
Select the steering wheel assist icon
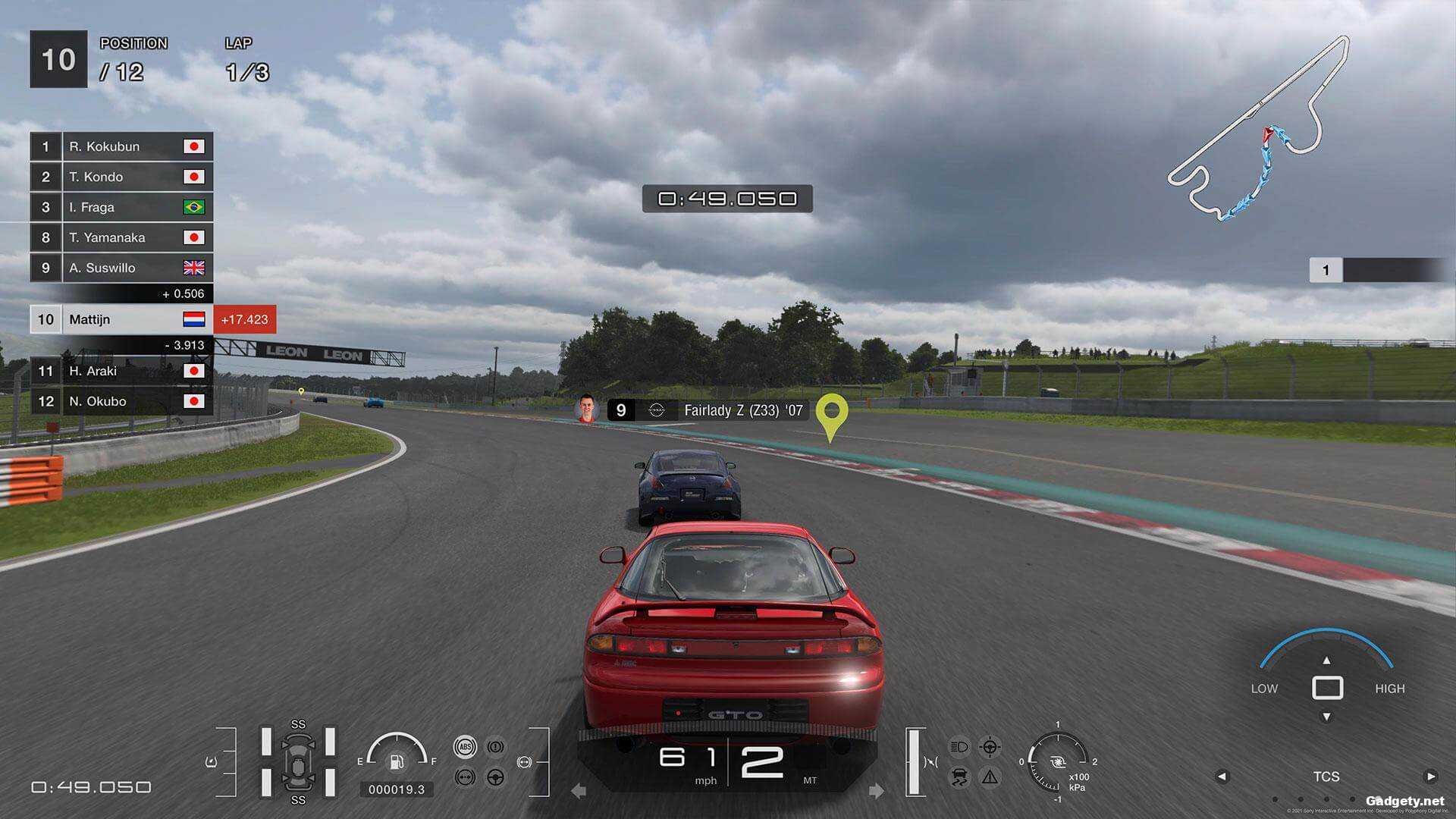click(494, 777)
